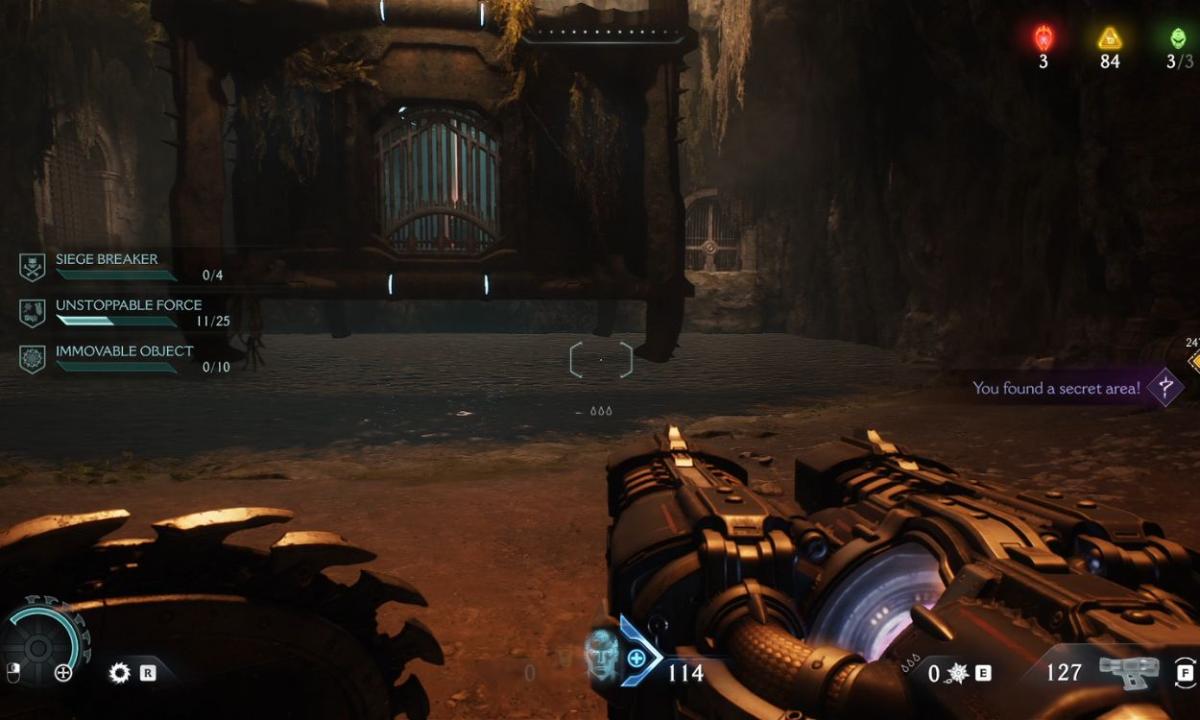The image size is (1200, 720).
Task: Select the equipped weapon icon
Action: [1127, 671]
